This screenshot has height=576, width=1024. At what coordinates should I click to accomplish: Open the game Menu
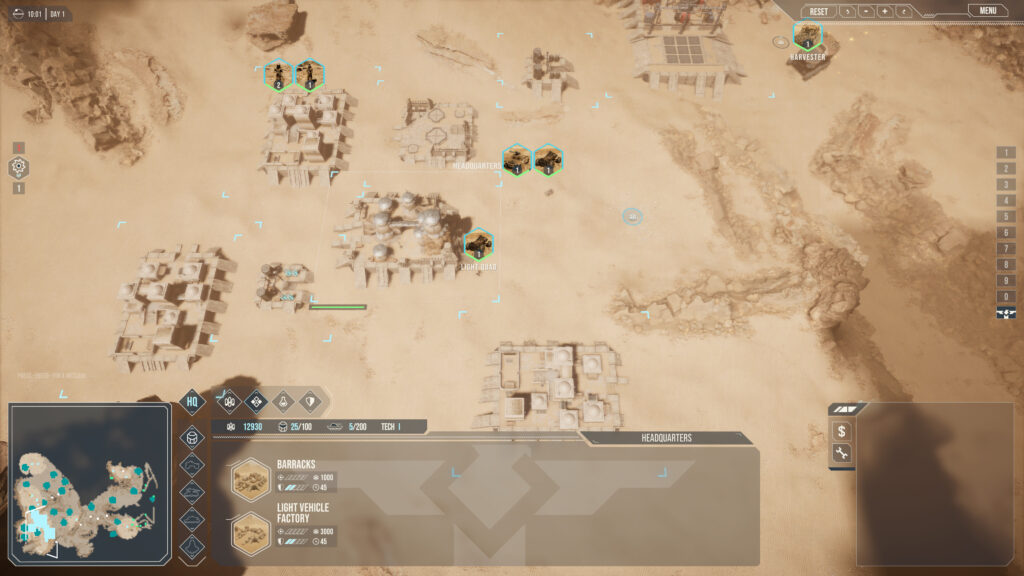coord(987,11)
